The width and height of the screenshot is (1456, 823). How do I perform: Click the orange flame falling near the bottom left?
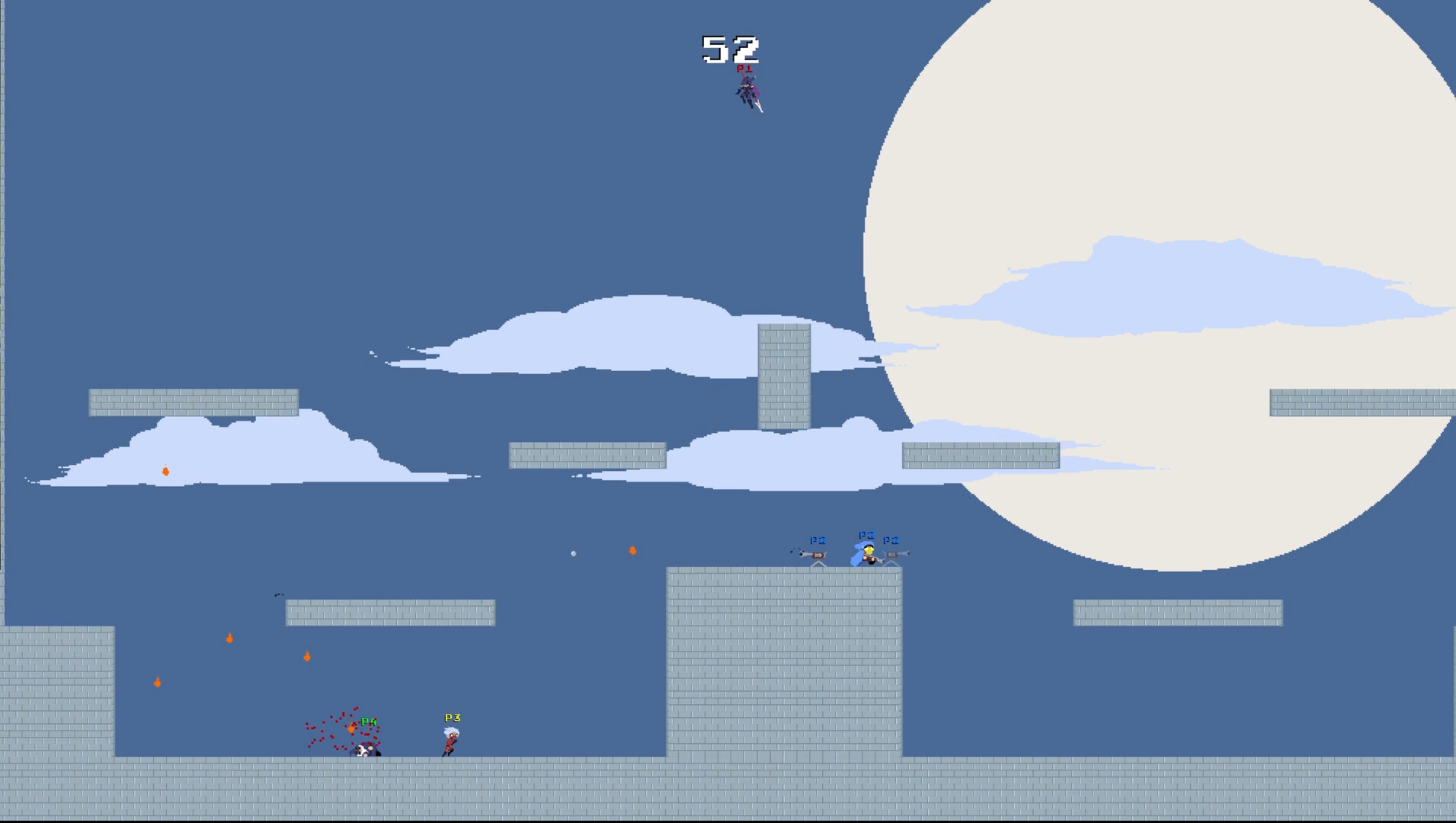157,682
